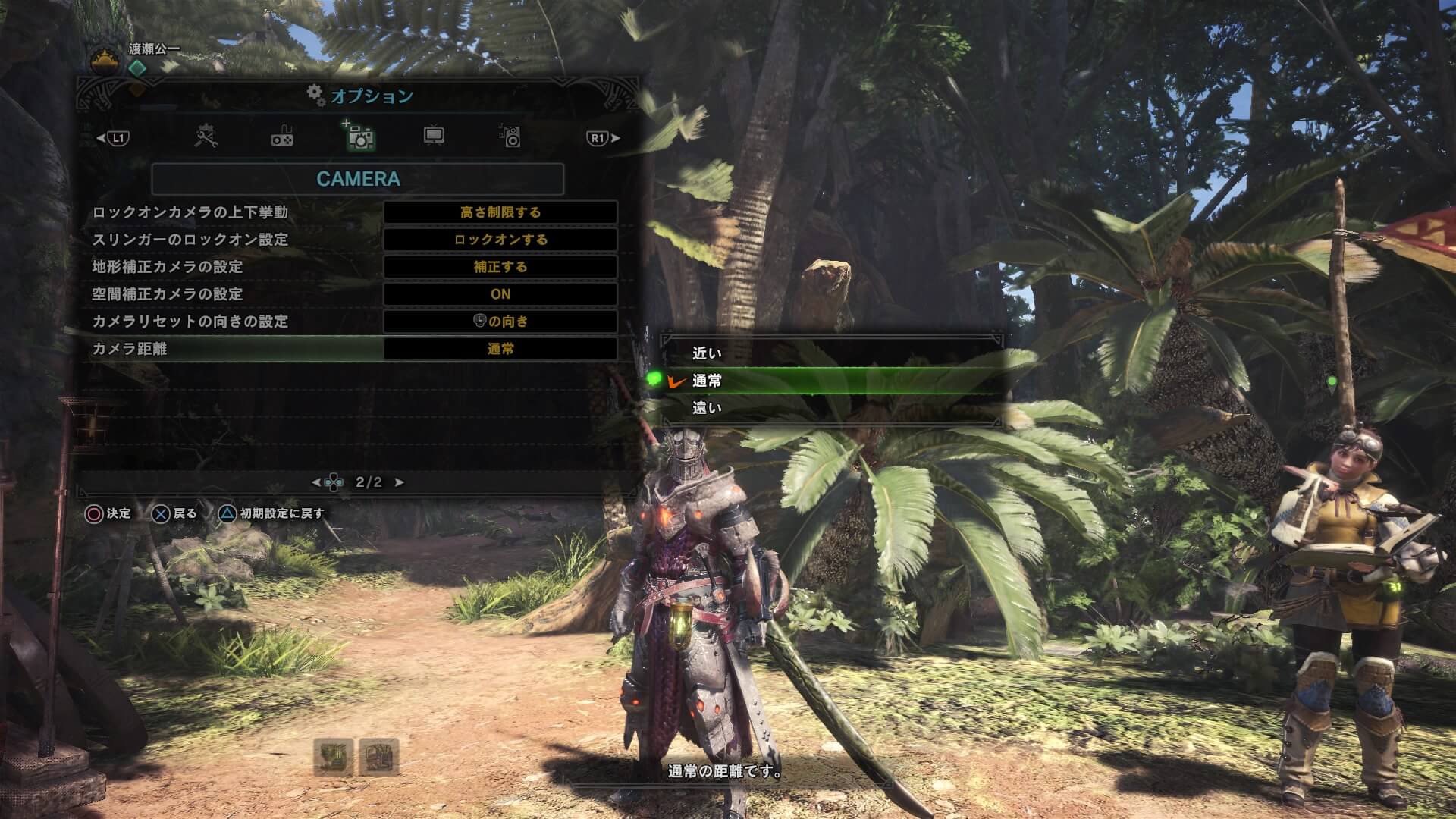1456x819 pixels.
Task: Pick the 遠い camera distance option
Action: pyautogui.click(x=707, y=408)
